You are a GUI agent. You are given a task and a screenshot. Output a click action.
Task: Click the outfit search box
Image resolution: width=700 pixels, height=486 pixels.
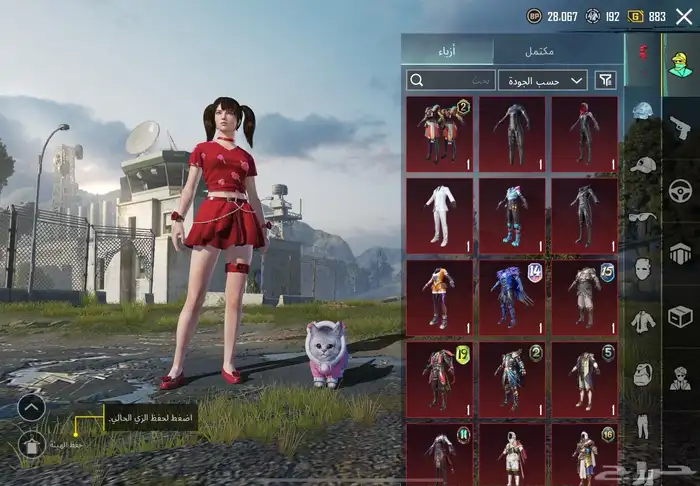(452, 80)
